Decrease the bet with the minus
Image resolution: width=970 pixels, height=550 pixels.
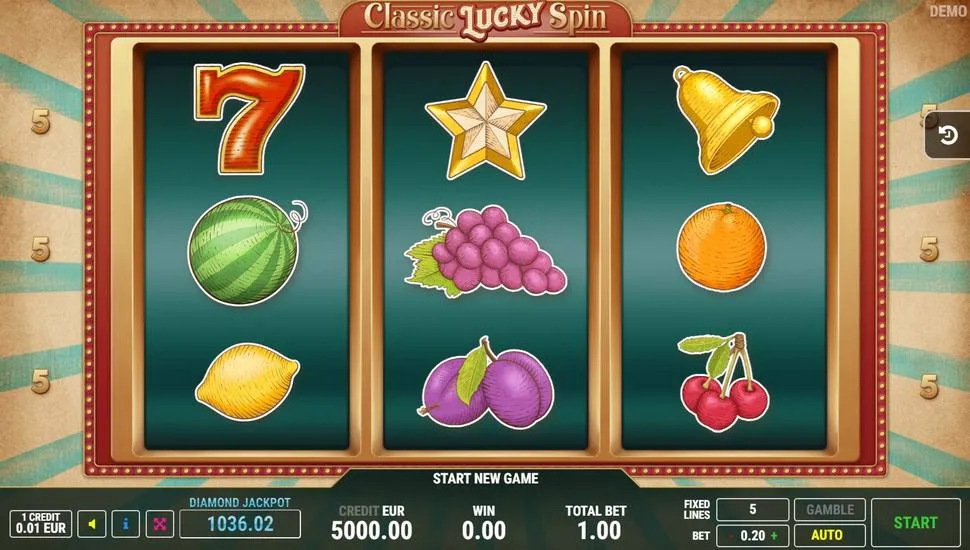coord(729,536)
